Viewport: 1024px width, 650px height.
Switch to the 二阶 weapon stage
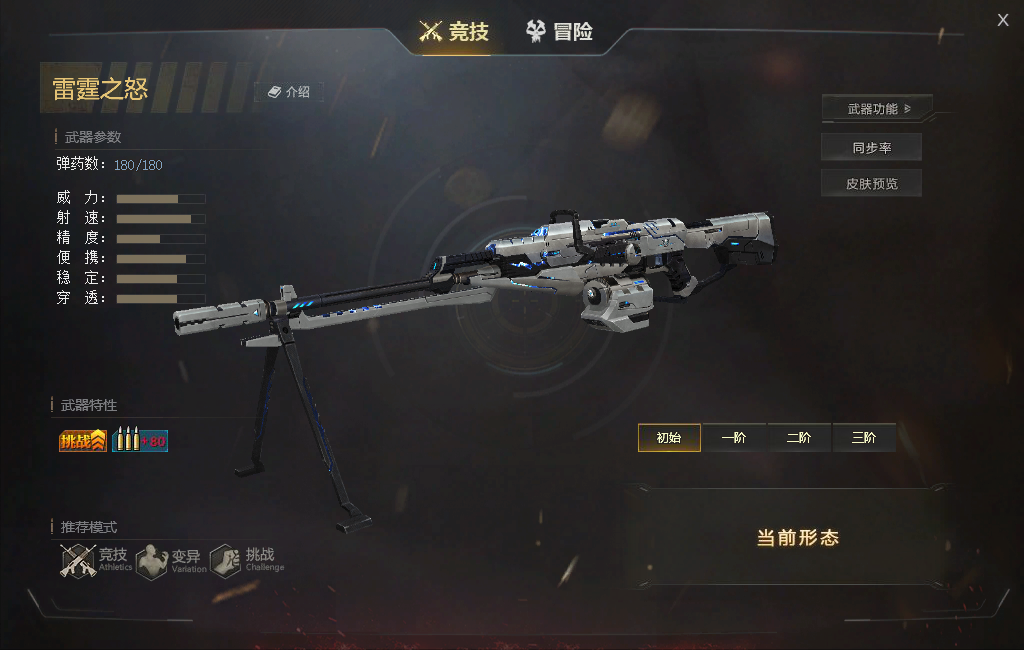[799, 438]
